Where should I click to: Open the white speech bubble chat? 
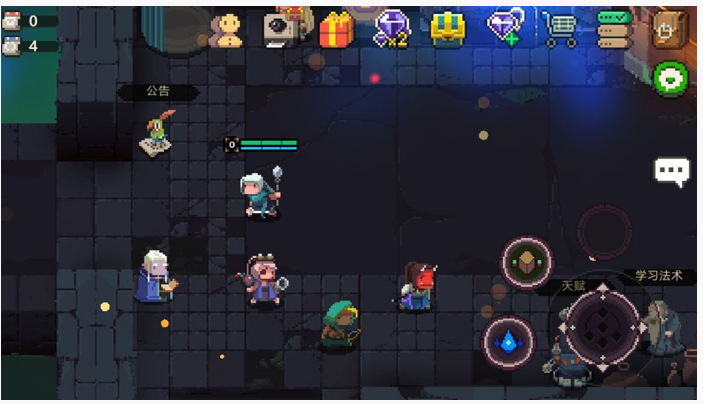click(x=671, y=171)
